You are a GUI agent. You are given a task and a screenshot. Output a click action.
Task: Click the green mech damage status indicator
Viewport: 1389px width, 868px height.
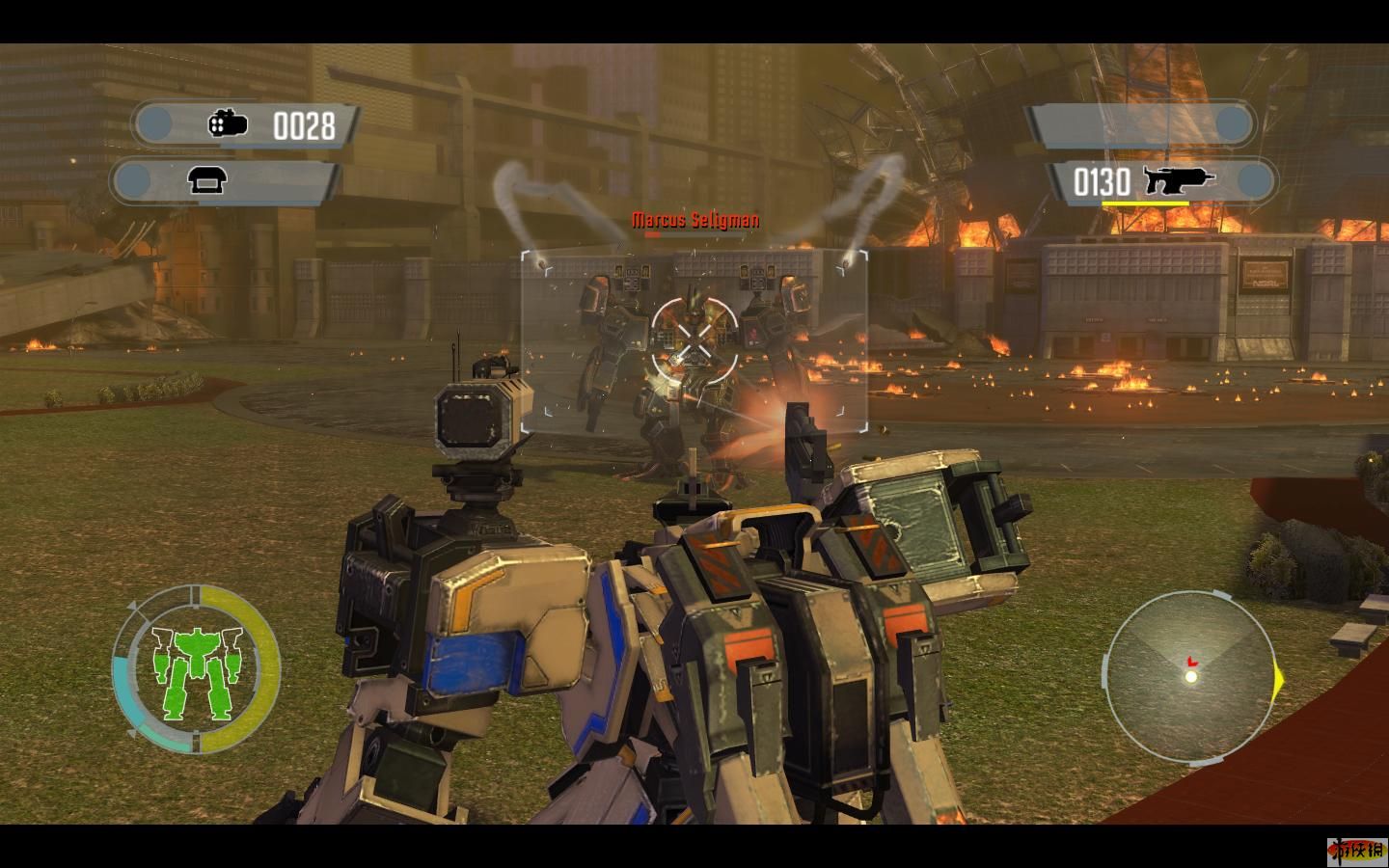[x=195, y=669]
